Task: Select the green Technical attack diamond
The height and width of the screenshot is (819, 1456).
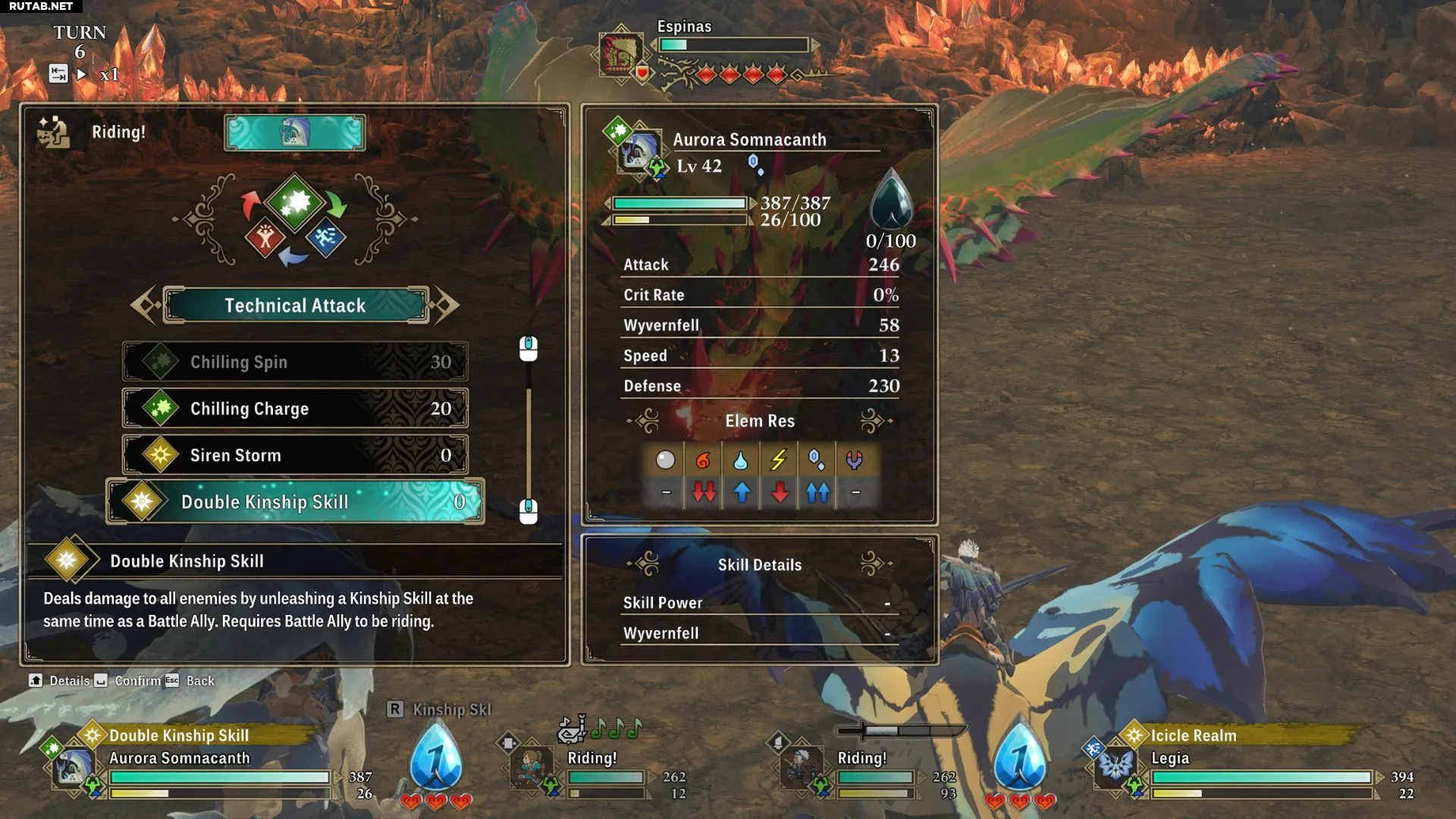Action: 295,202
